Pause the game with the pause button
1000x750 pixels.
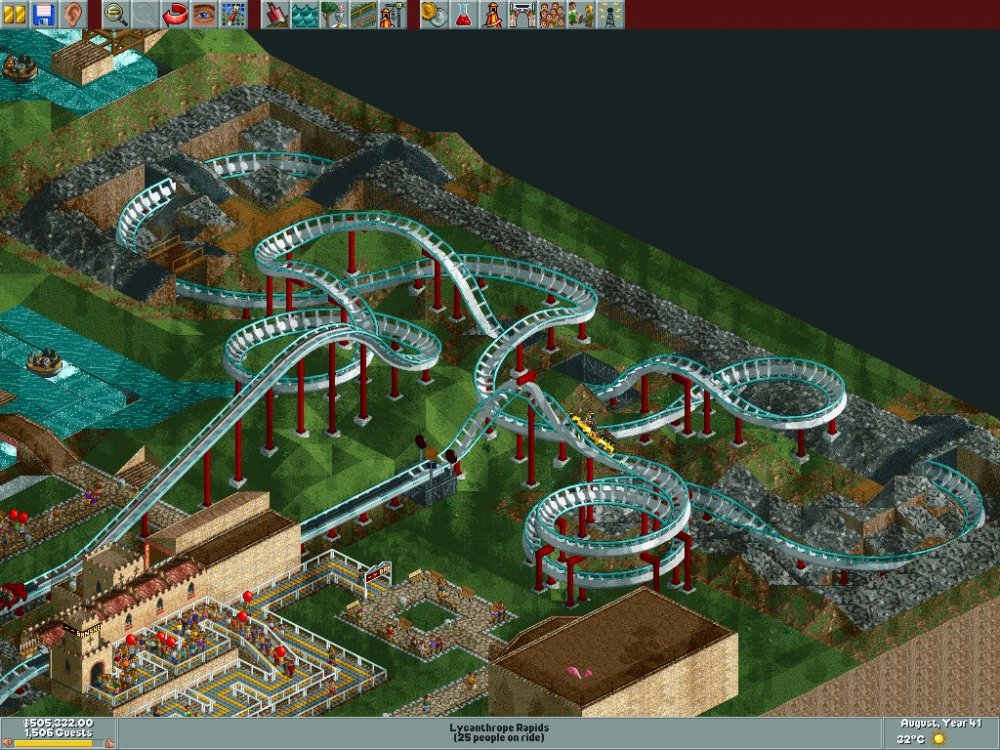(15, 14)
